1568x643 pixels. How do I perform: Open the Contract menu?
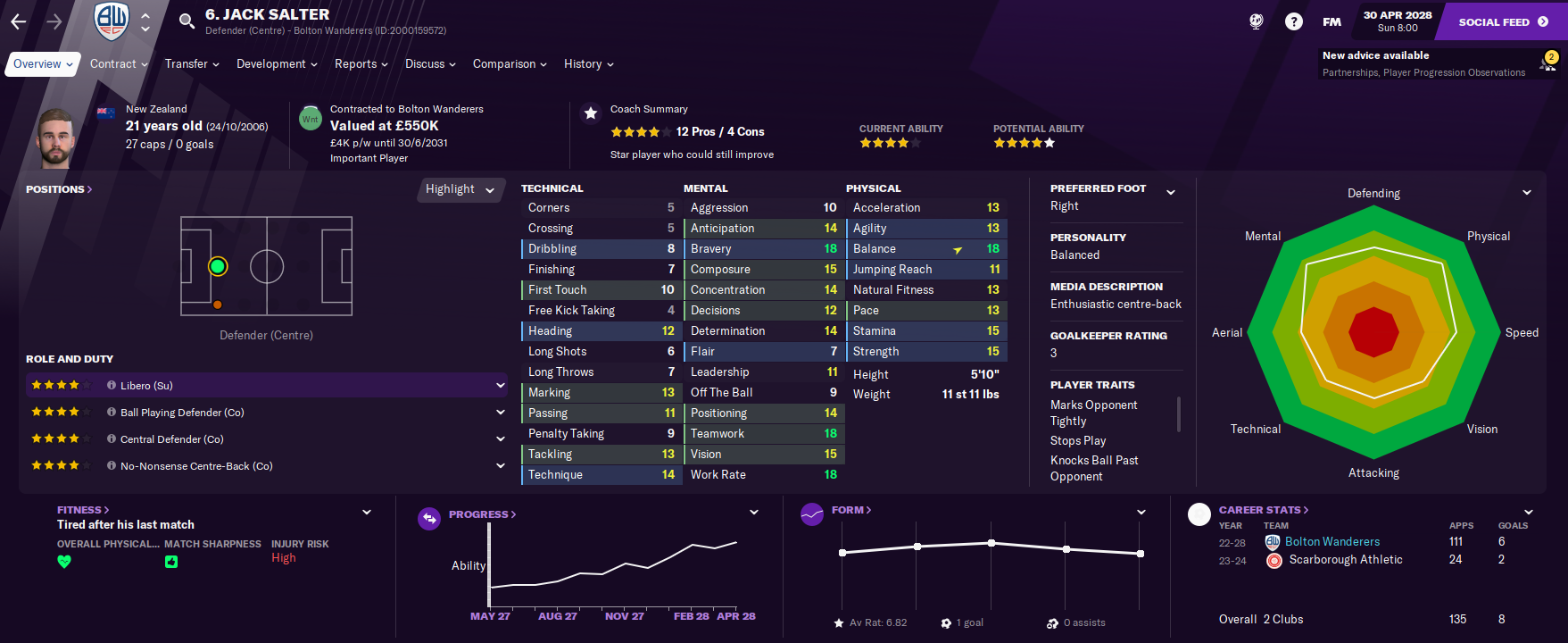[118, 64]
